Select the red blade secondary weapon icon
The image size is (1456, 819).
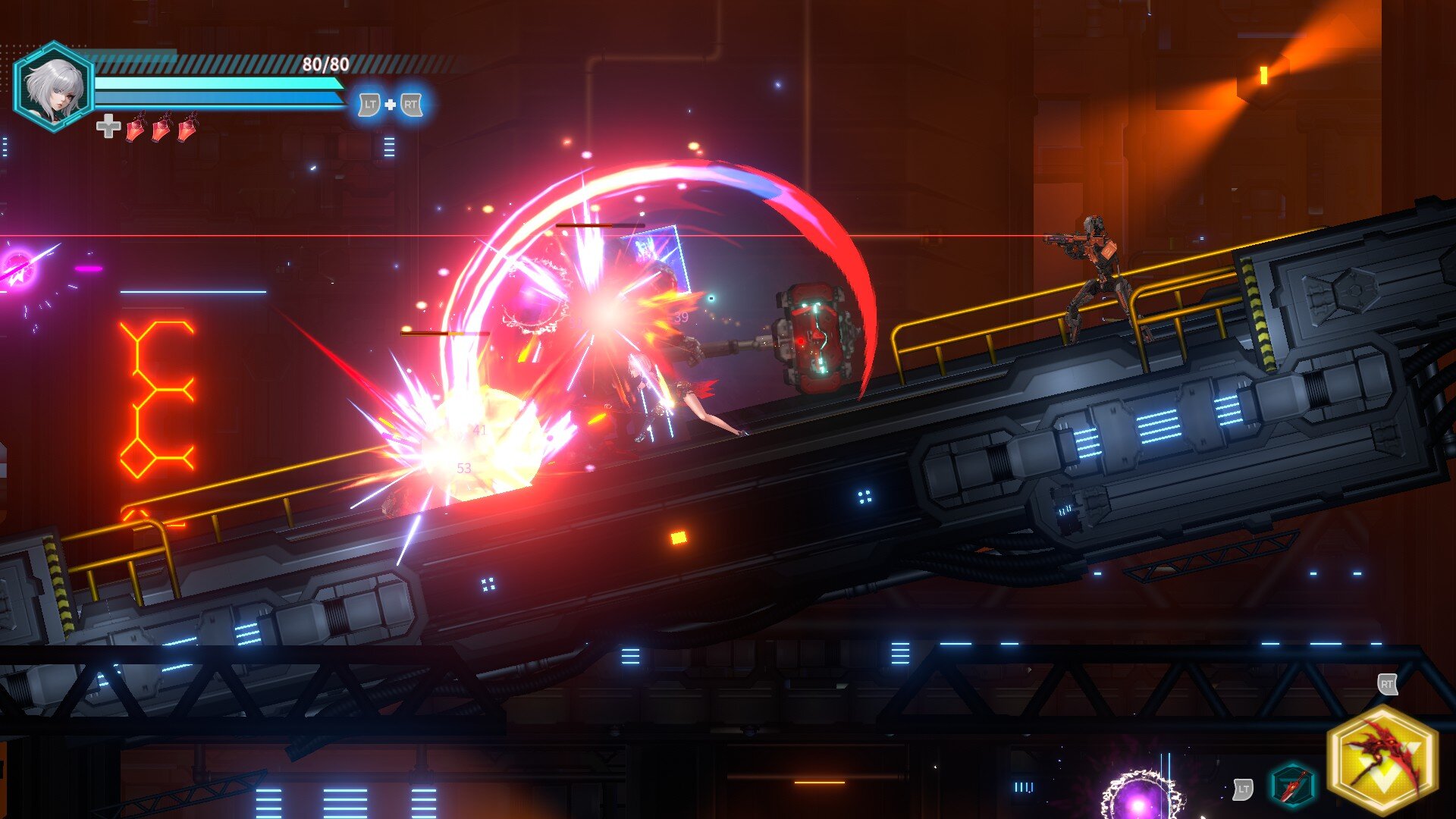[x=1292, y=786]
